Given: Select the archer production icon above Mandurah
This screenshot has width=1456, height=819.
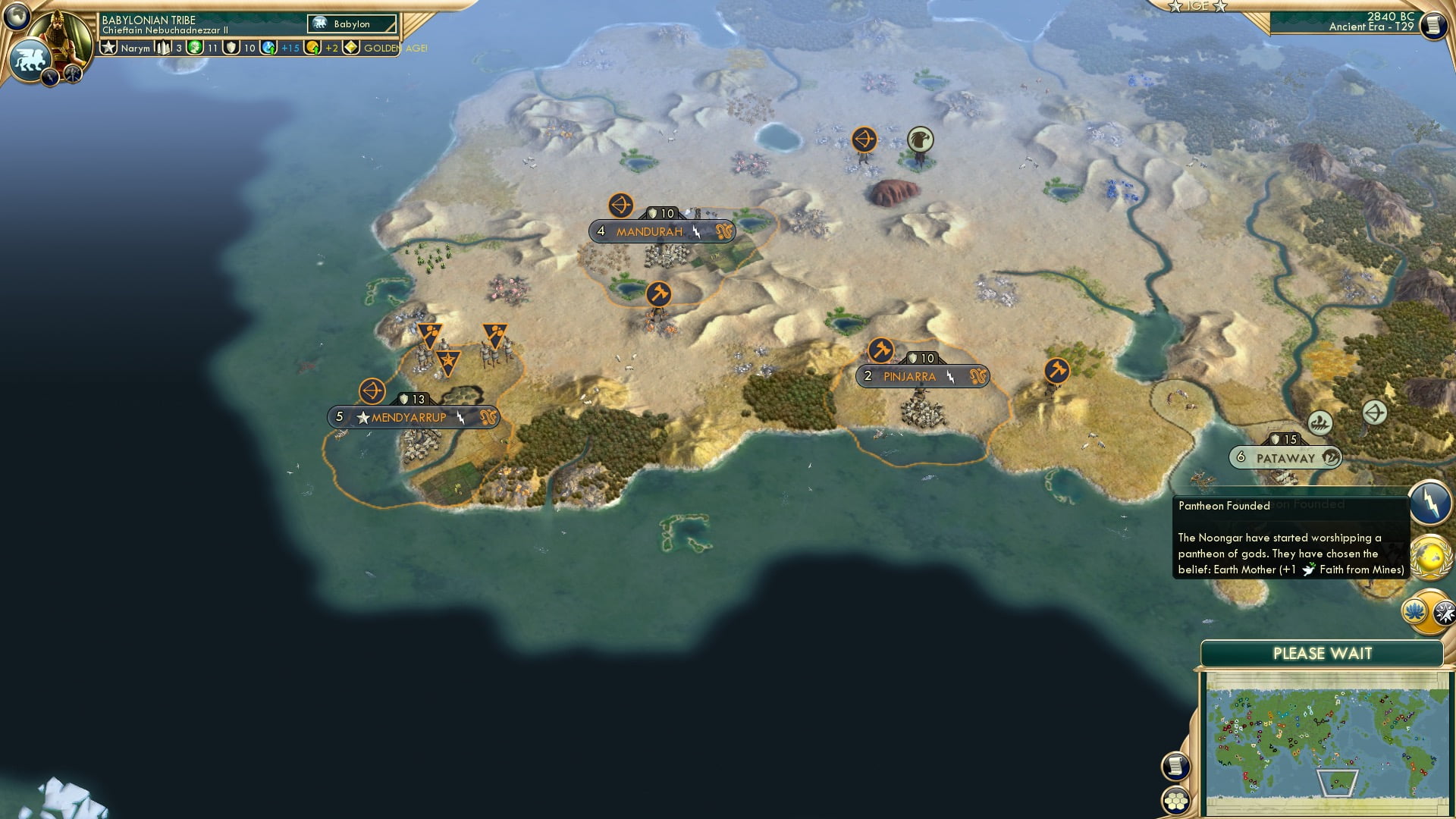Looking at the screenshot, I should click(x=620, y=203).
